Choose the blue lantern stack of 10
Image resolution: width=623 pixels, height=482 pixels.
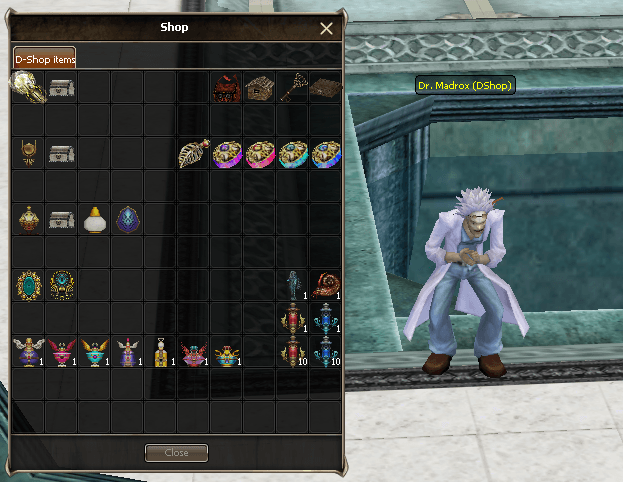coord(325,352)
